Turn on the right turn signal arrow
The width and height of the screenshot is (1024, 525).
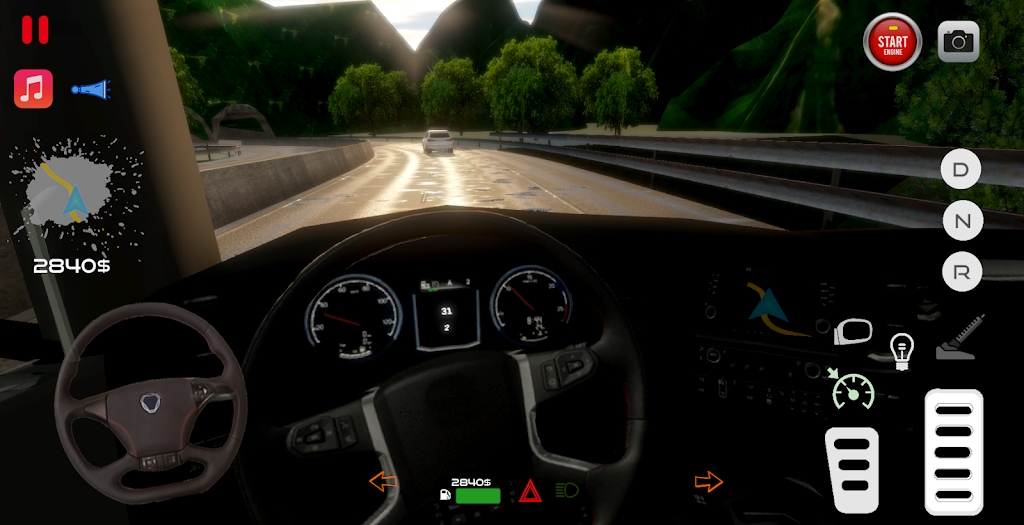pos(708,481)
